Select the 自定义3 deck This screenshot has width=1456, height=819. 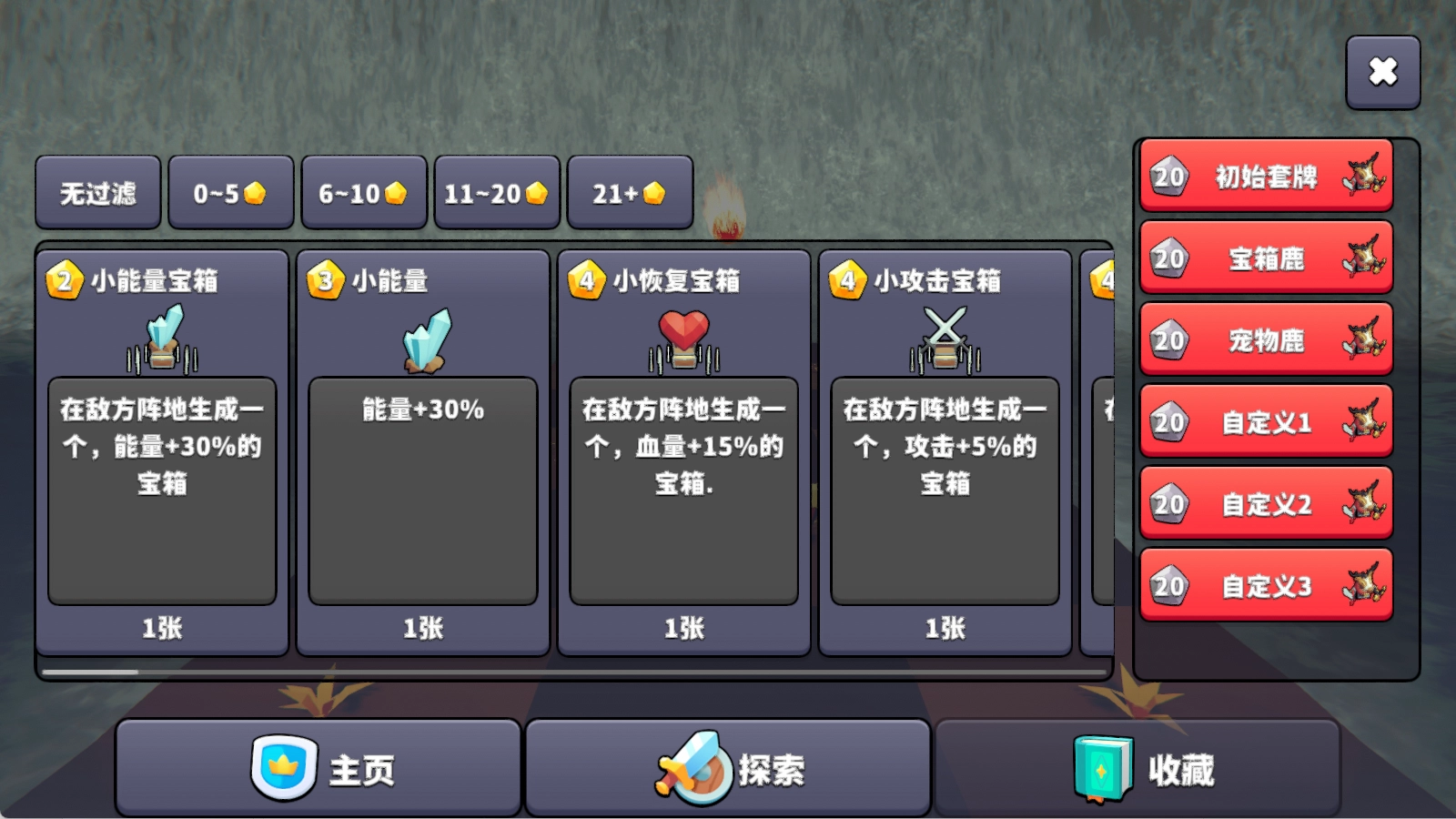click(1265, 586)
